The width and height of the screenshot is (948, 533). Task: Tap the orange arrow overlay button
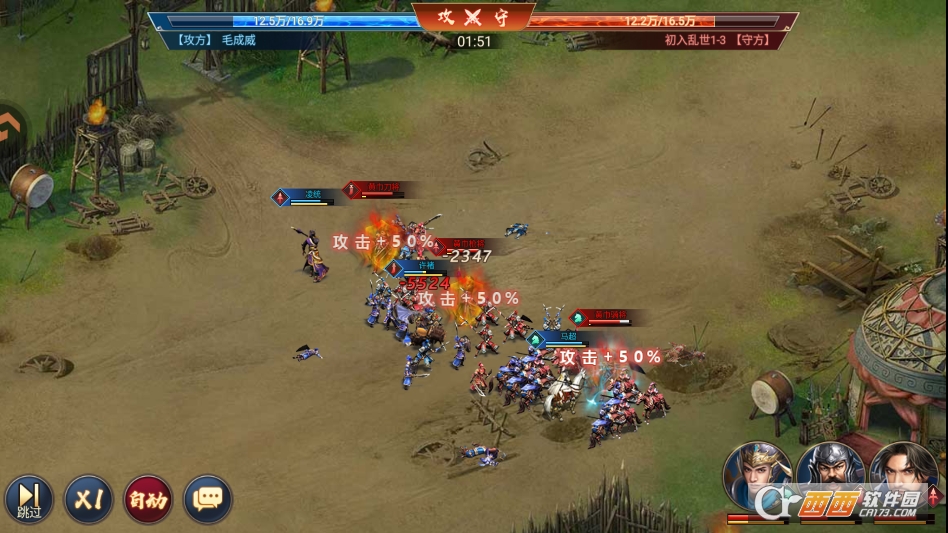(x=10, y=127)
